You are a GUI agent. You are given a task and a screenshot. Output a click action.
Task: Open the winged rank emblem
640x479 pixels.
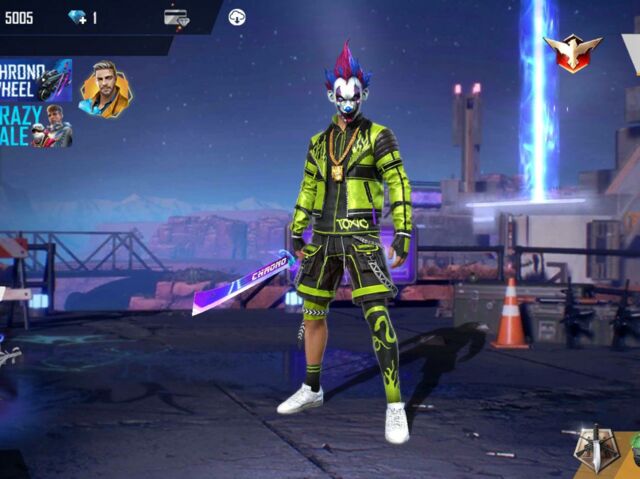tap(572, 52)
